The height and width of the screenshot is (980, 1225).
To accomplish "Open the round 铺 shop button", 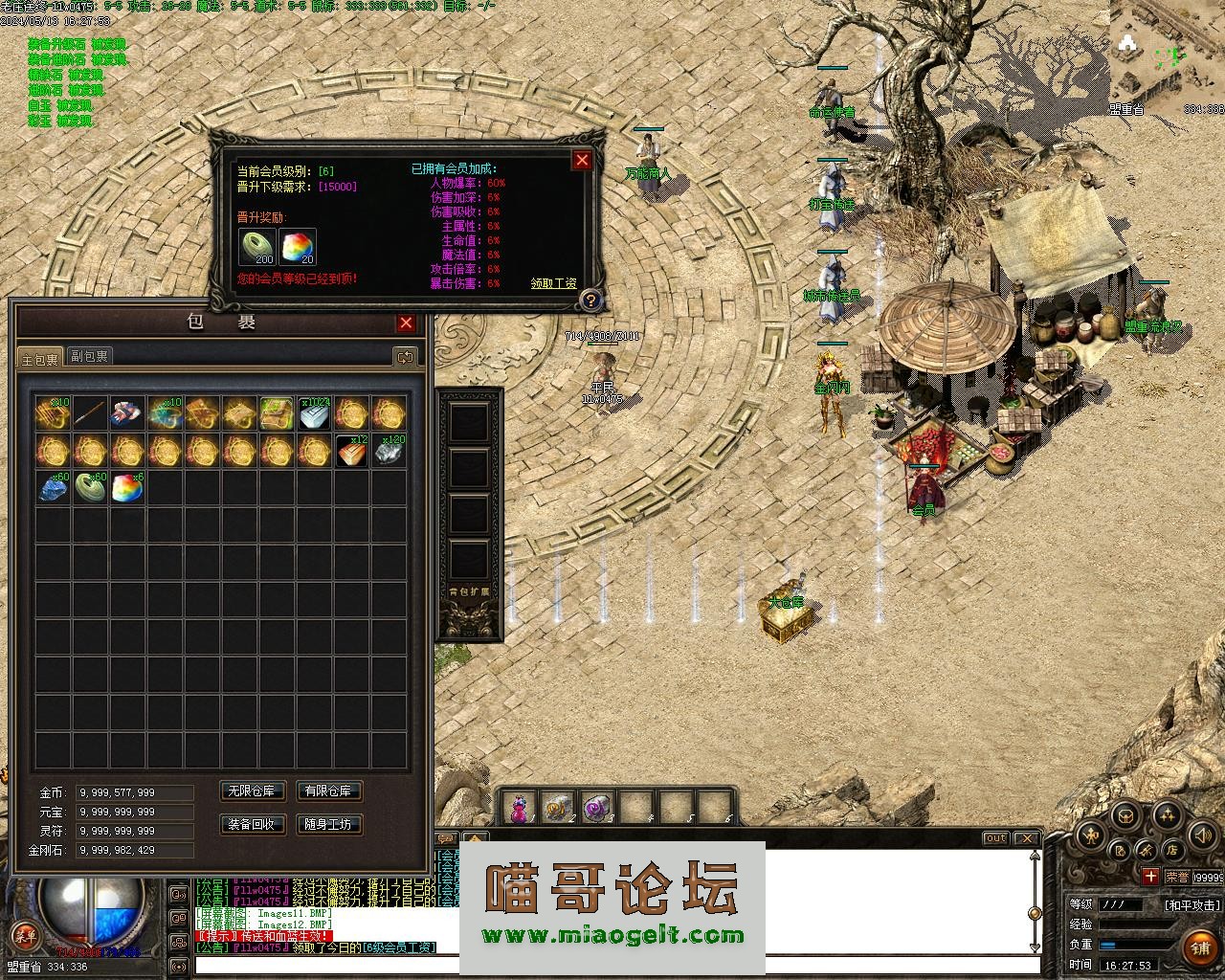I will coord(1200,947).
